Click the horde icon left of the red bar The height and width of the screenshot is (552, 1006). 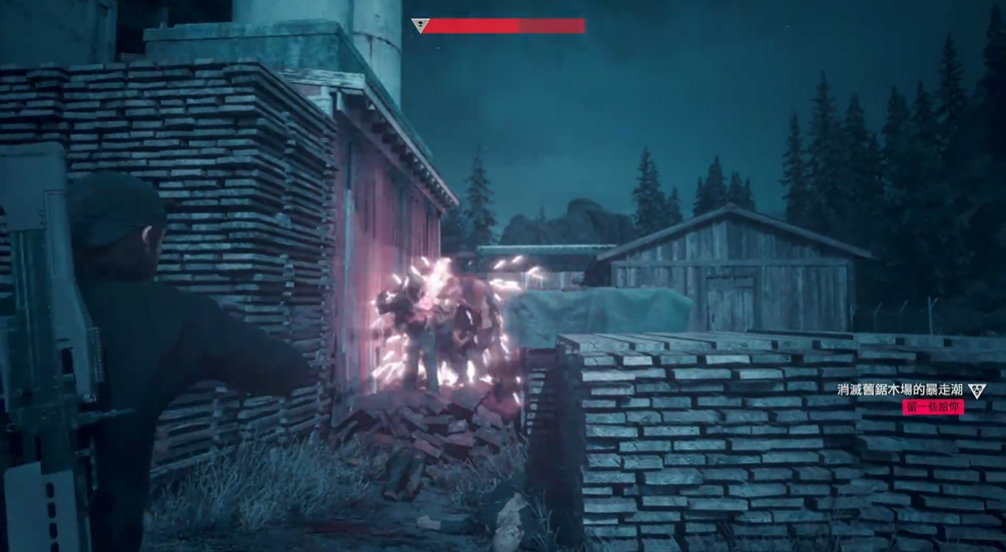click(x=419, y=26)
